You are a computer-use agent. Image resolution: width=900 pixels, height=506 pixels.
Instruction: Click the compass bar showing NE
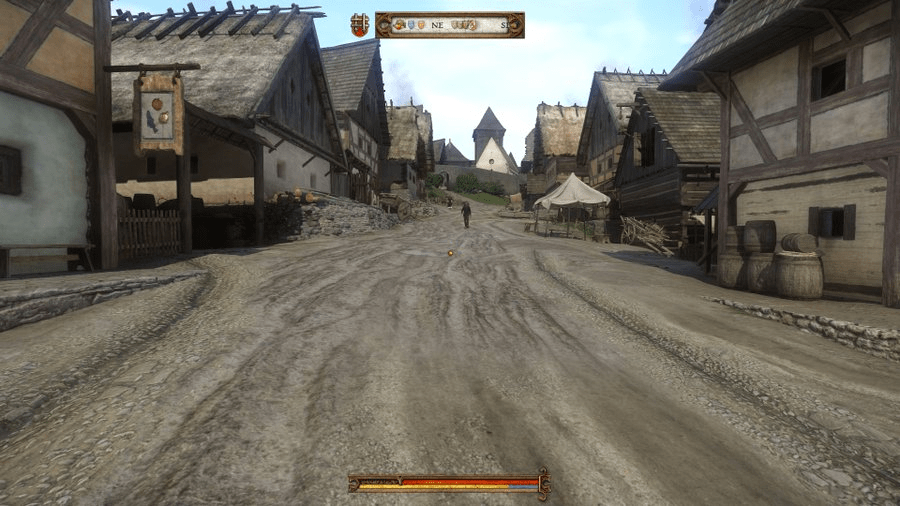(x=449, y=25)
